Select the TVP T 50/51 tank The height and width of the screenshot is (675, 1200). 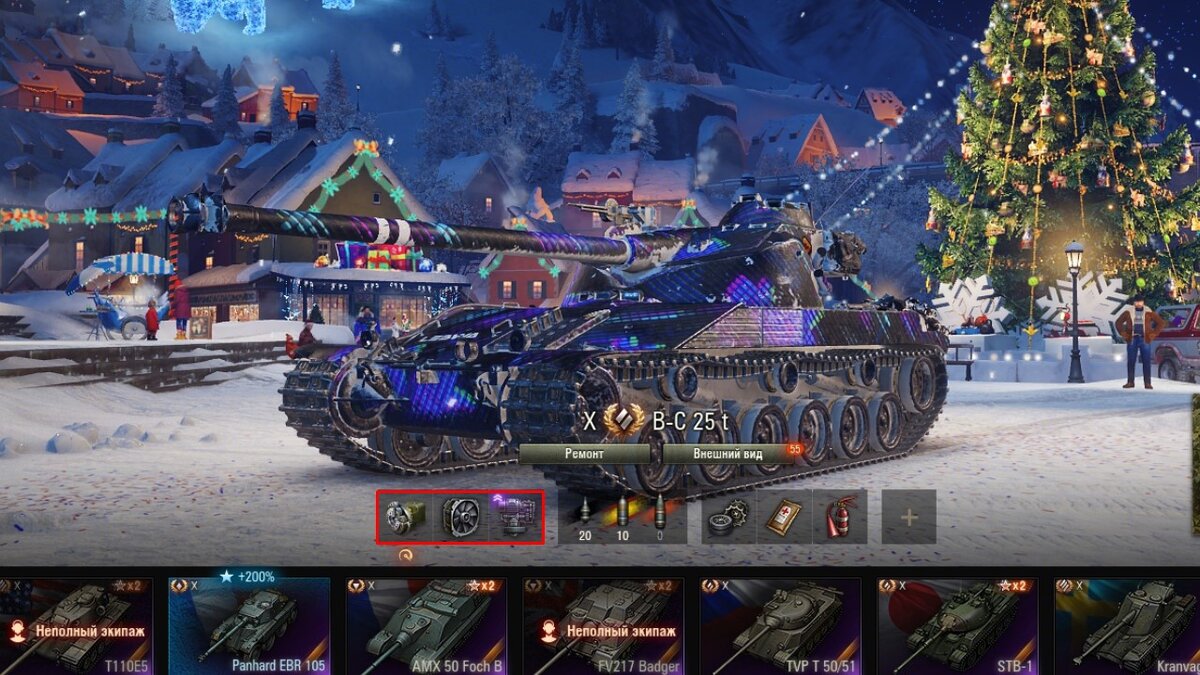click(780, 625)
